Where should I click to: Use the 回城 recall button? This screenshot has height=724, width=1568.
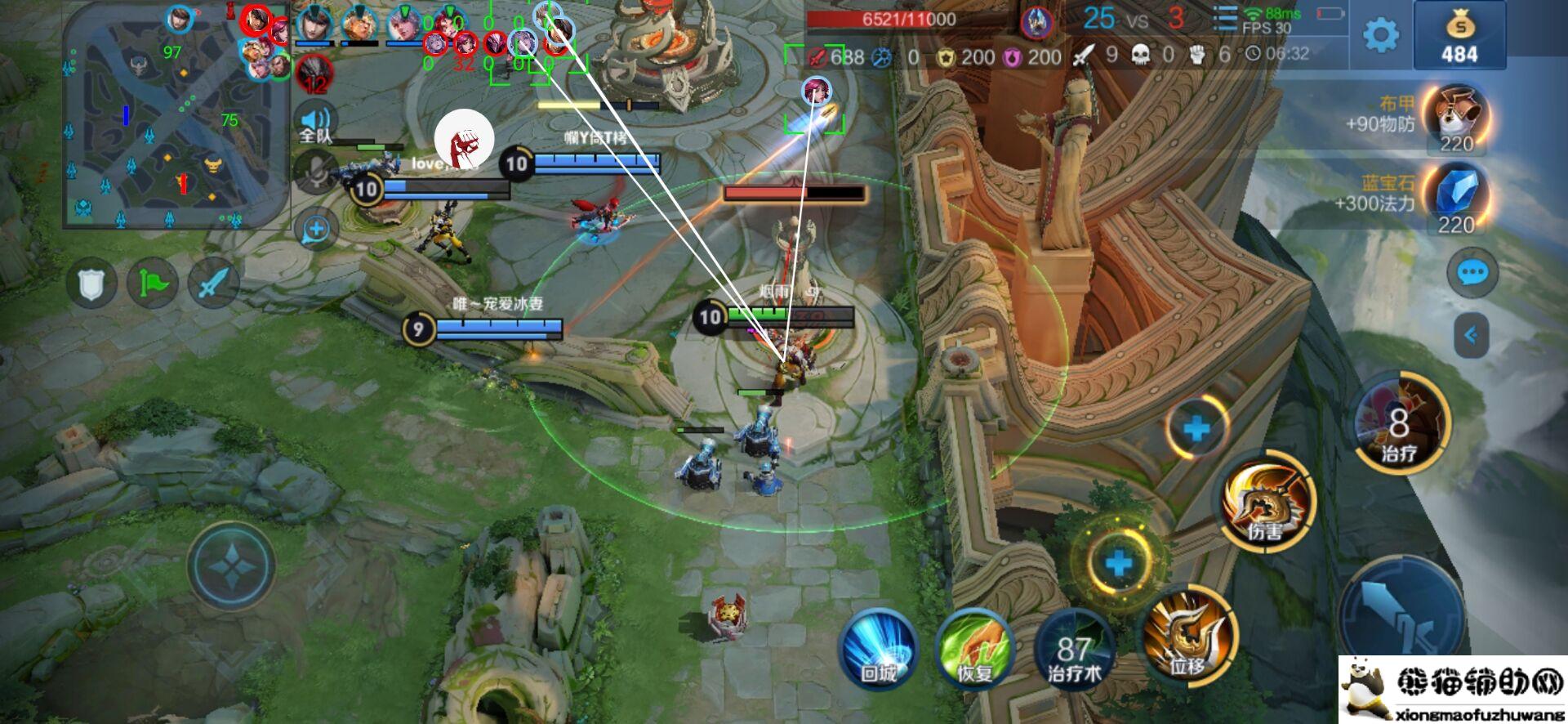[879, 649]
